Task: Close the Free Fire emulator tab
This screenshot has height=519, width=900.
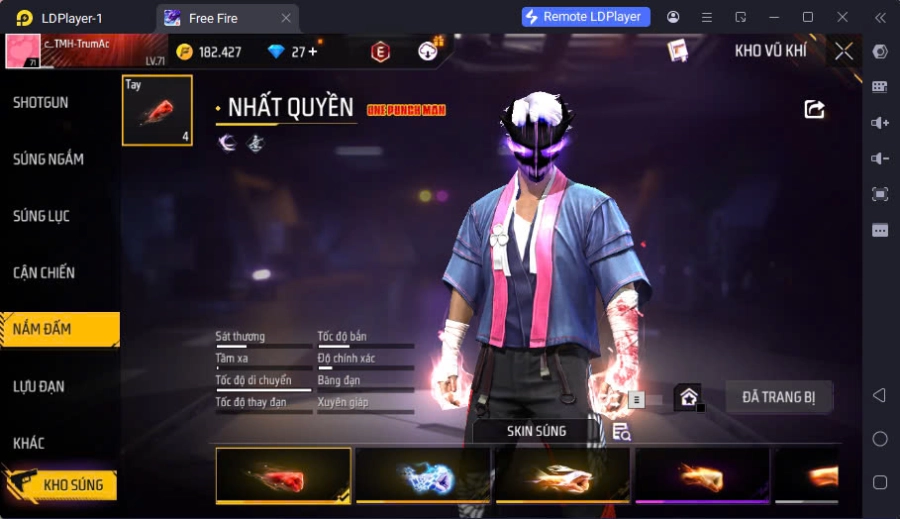Action: [x=286, y=17]
